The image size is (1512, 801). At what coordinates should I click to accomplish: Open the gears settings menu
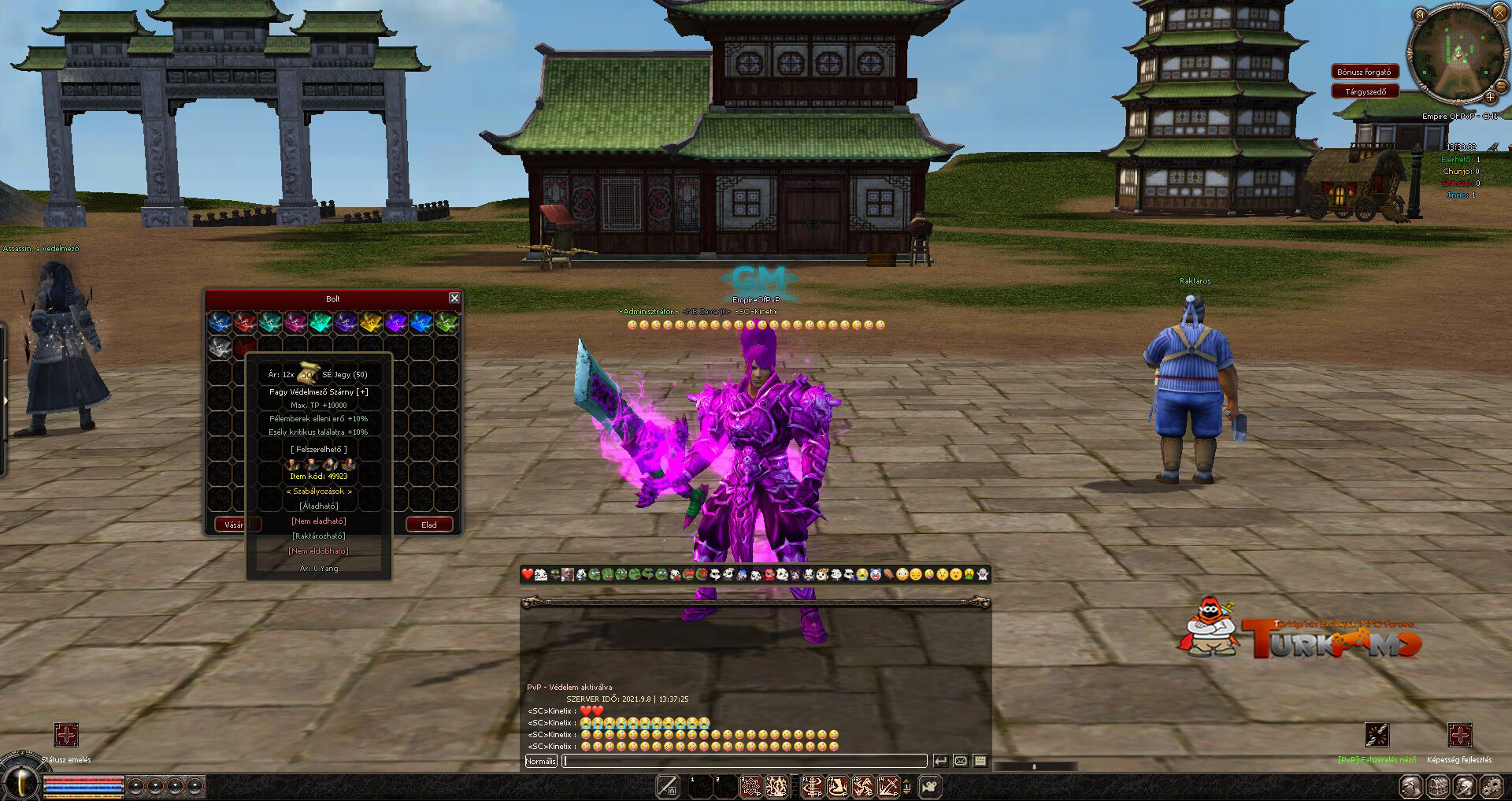(1491, 786)
